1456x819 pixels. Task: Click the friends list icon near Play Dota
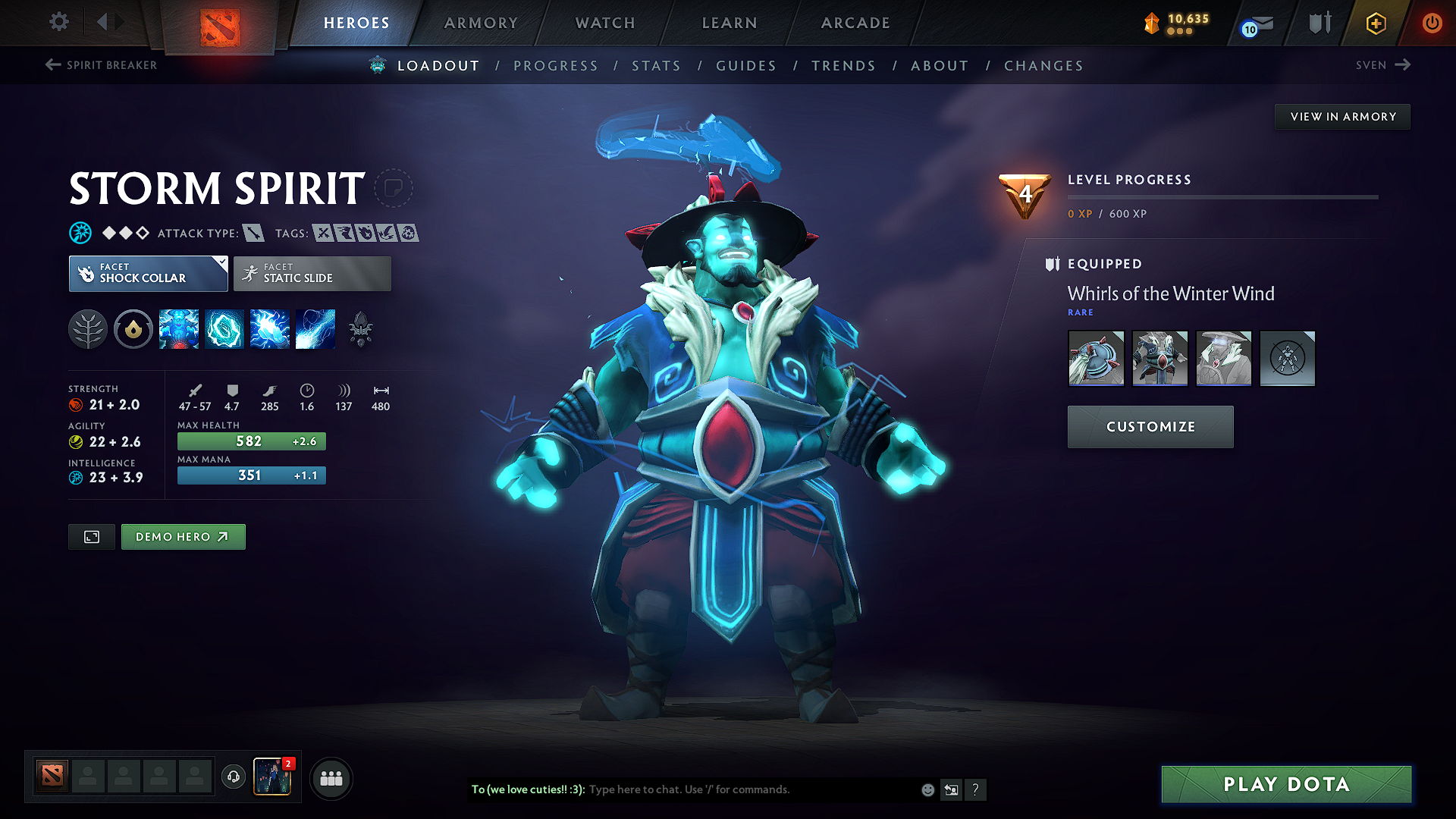pyautogui.click(x=331, y=778)
